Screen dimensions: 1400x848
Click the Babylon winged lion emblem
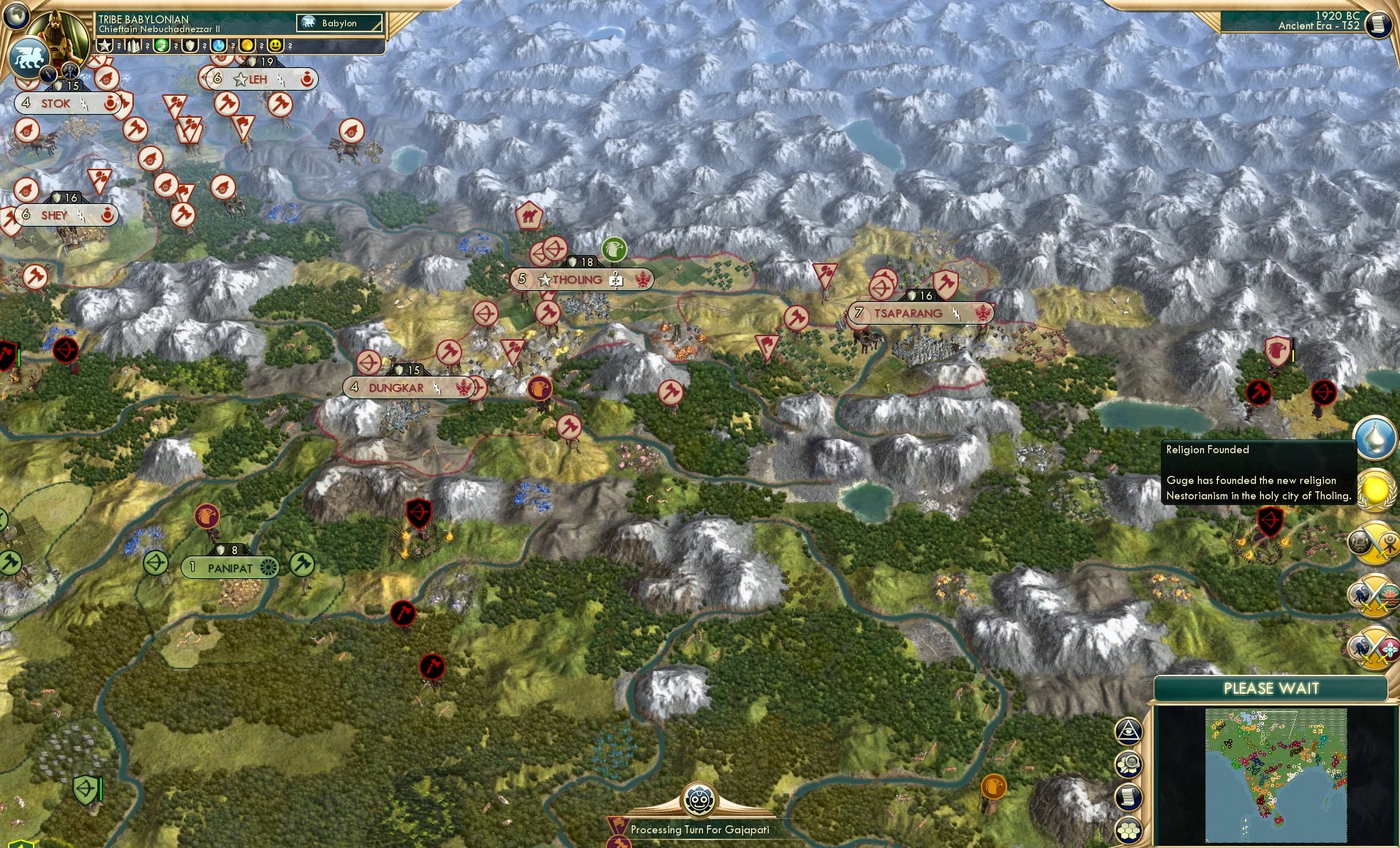coord(29,57)
